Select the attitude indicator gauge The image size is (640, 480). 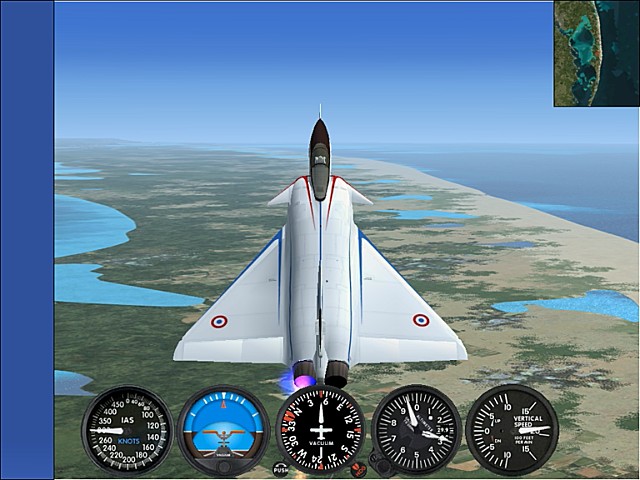point(223,430)
